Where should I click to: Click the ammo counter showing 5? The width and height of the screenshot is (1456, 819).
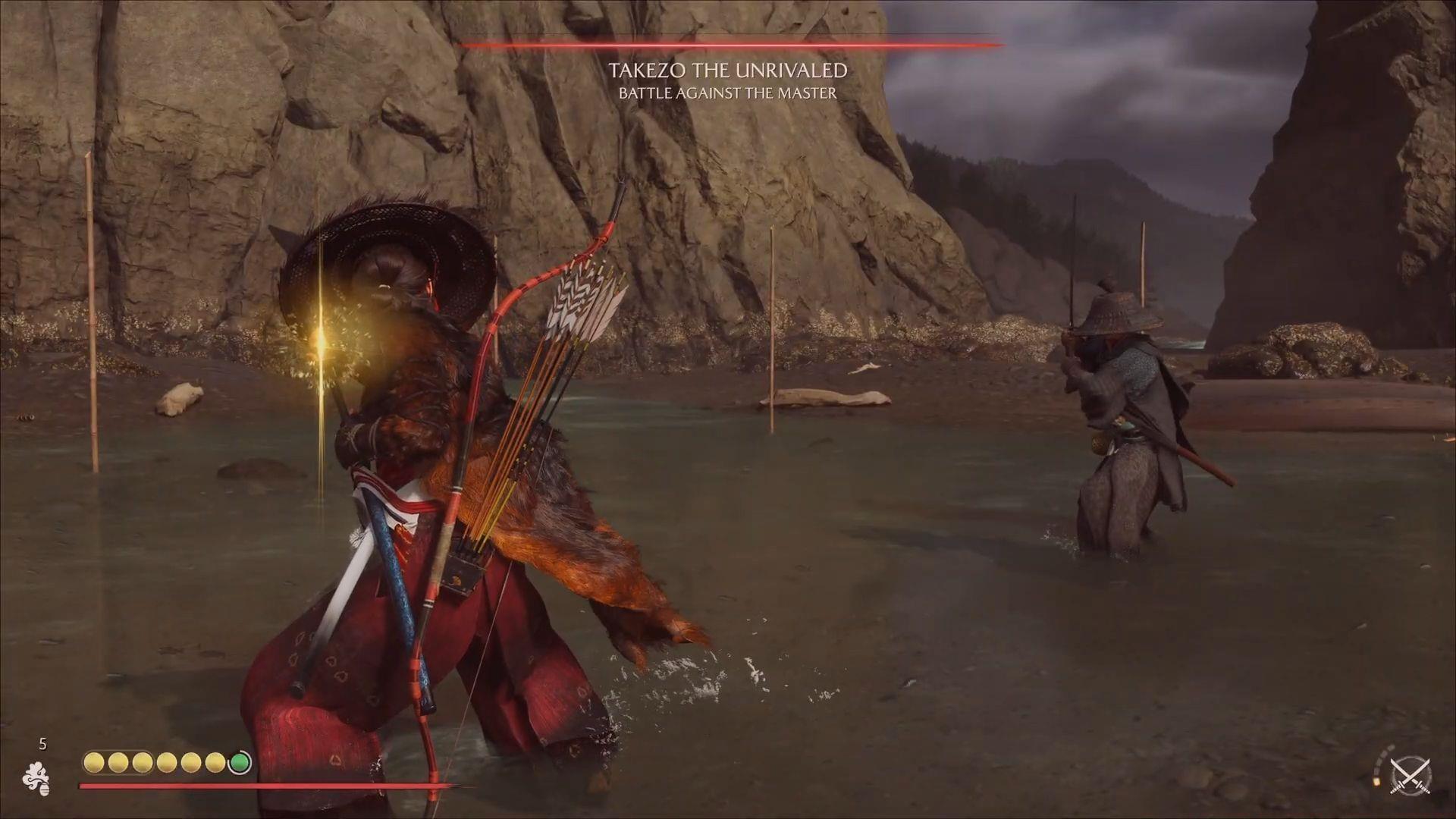click(42, 744)
